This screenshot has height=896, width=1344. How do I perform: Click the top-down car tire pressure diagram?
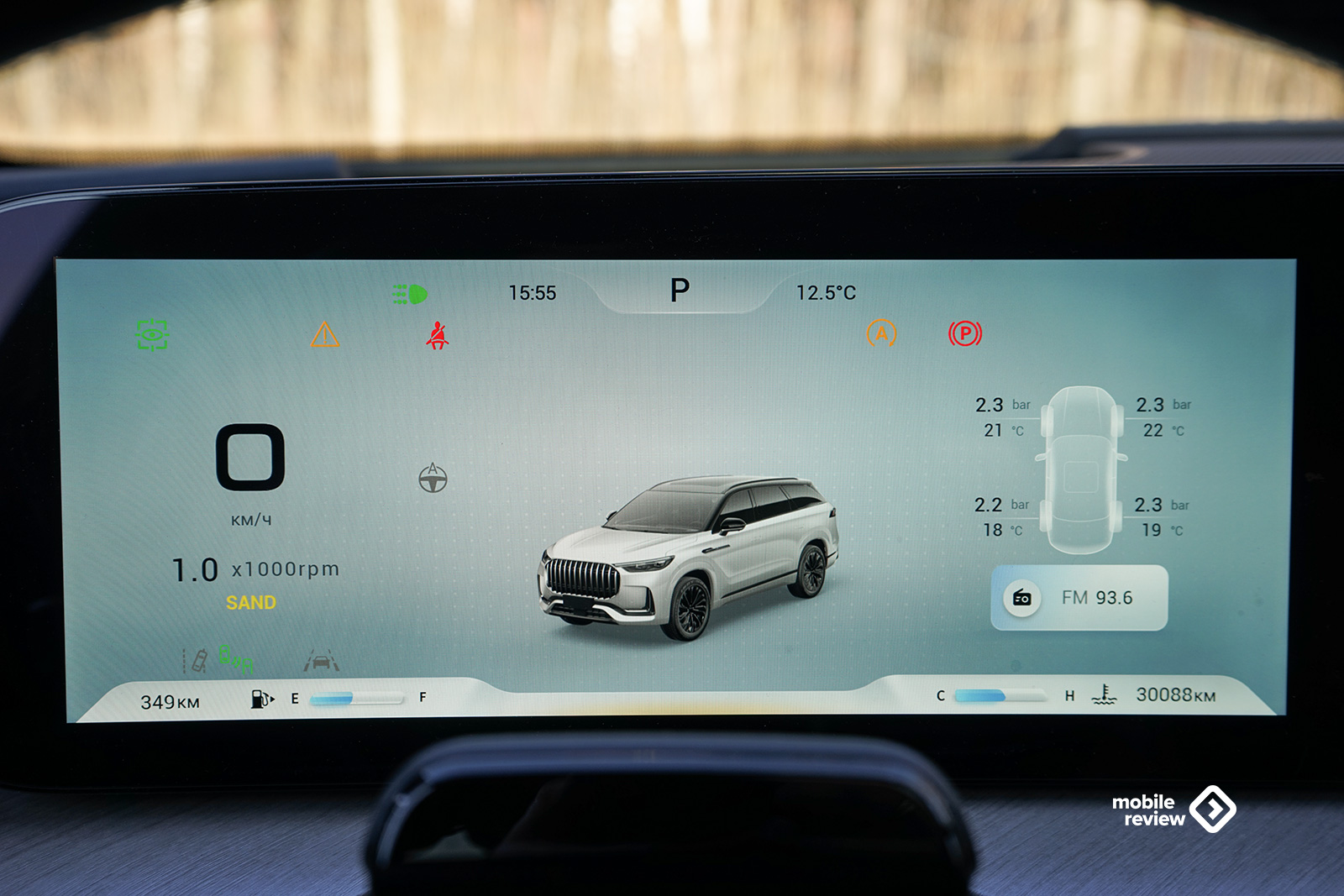coord(1082,469)
